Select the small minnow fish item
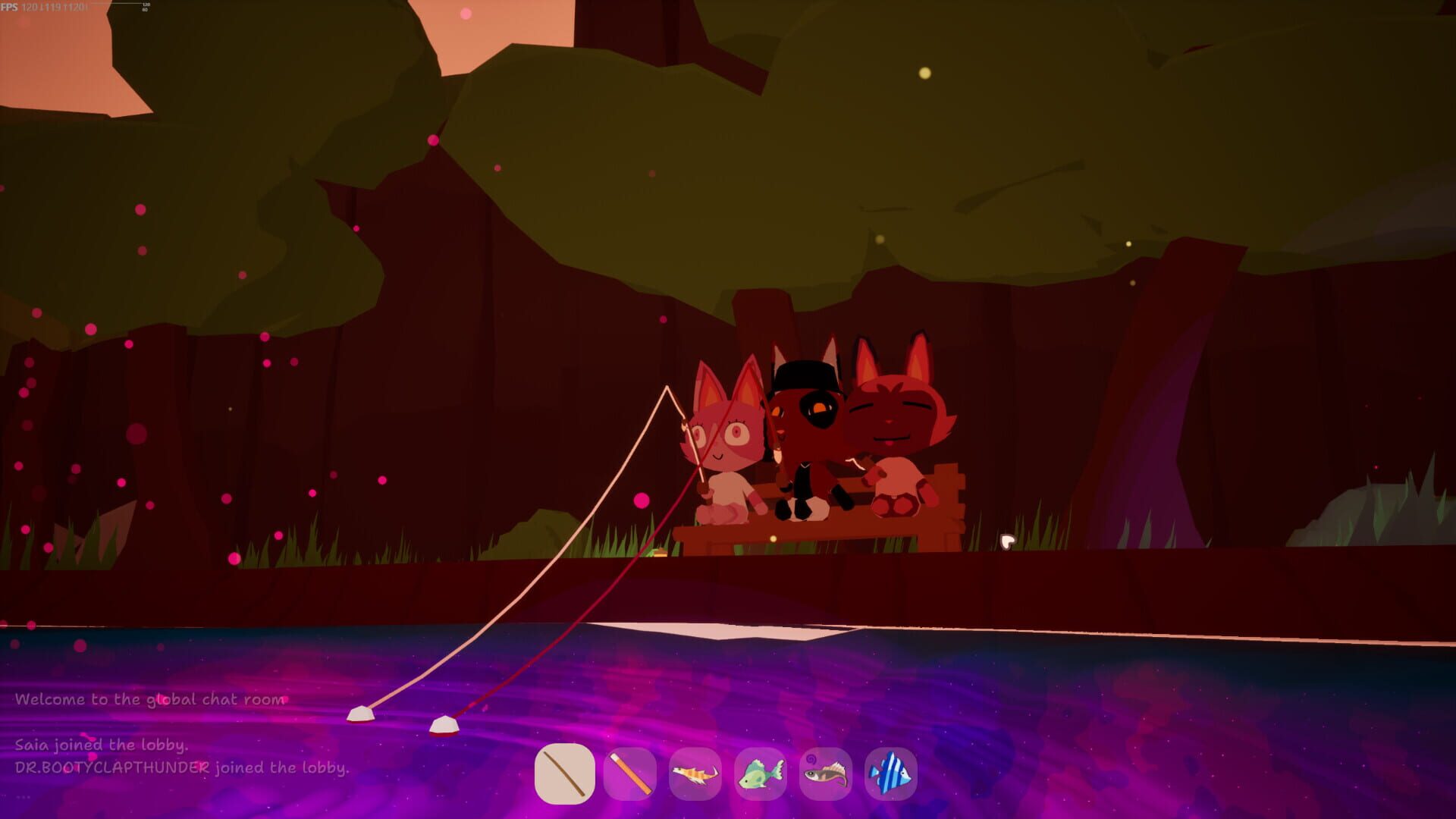The height and width of the screenshot is (819, 1456). click(x=824, y=772)
